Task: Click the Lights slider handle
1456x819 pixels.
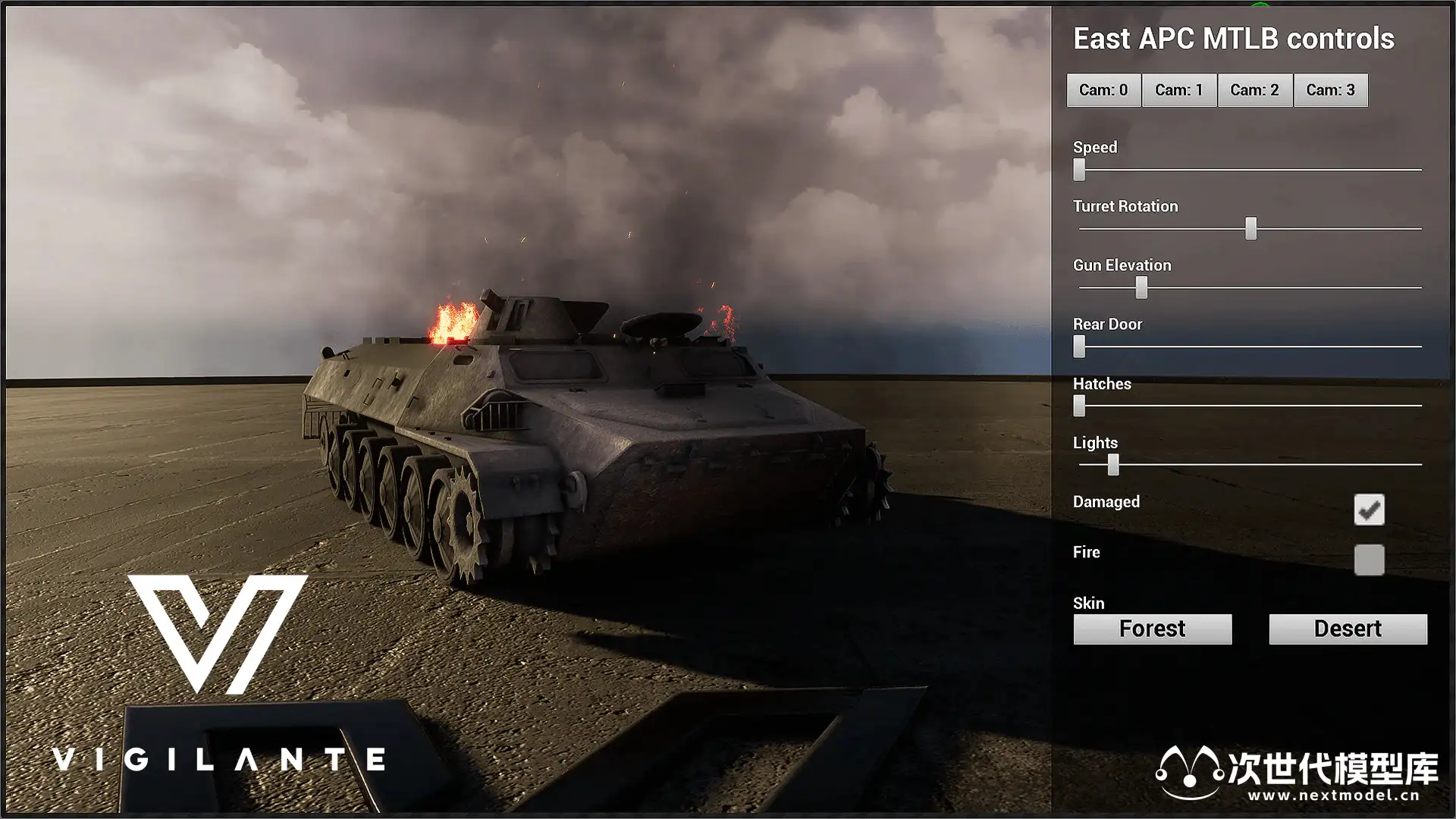Action: tap(1112, 464)
